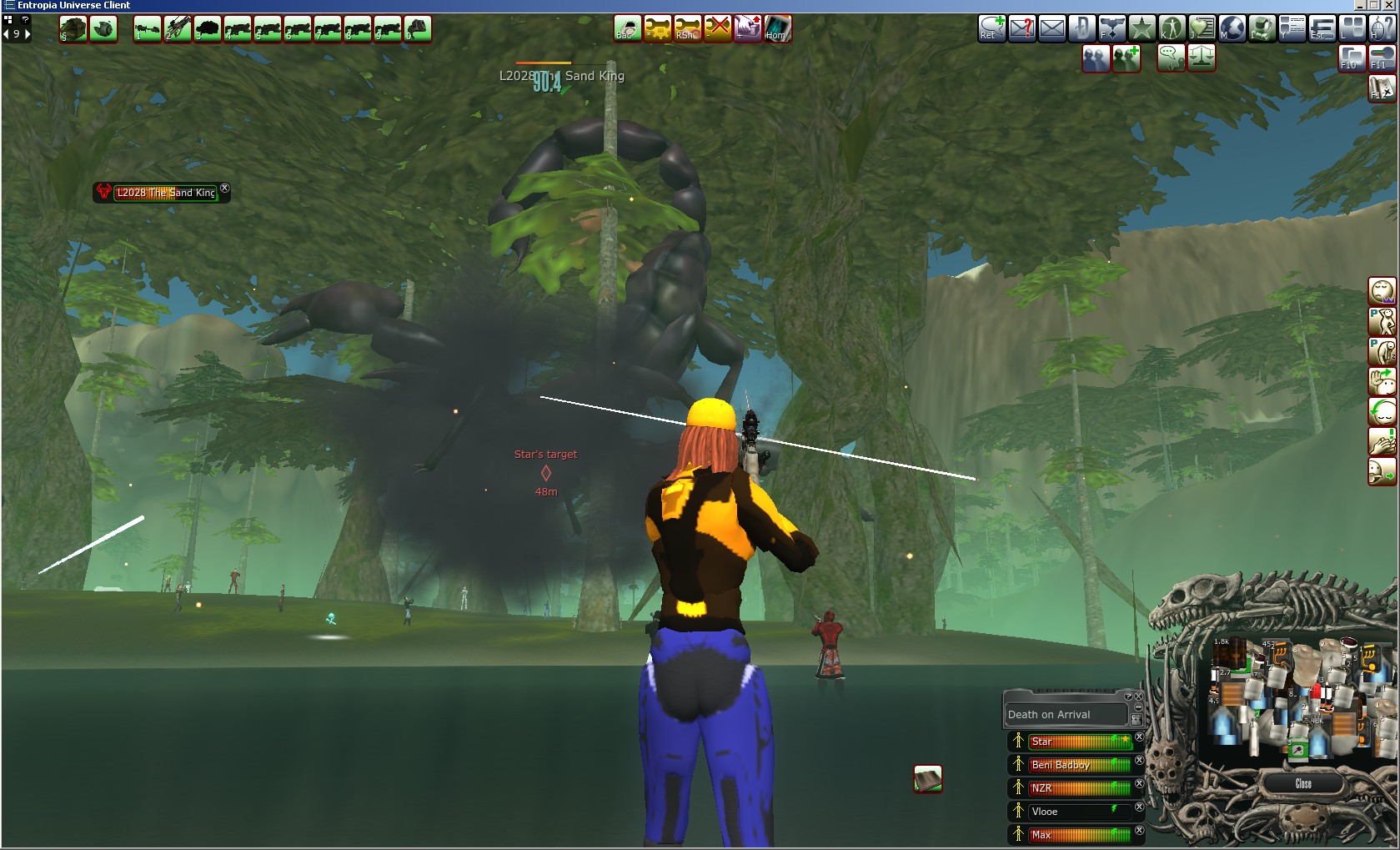The height and width of the screenshot is (850, 1400).
Task: Open the gold star icon in top bar
Action: click(x=1142, y=28)
